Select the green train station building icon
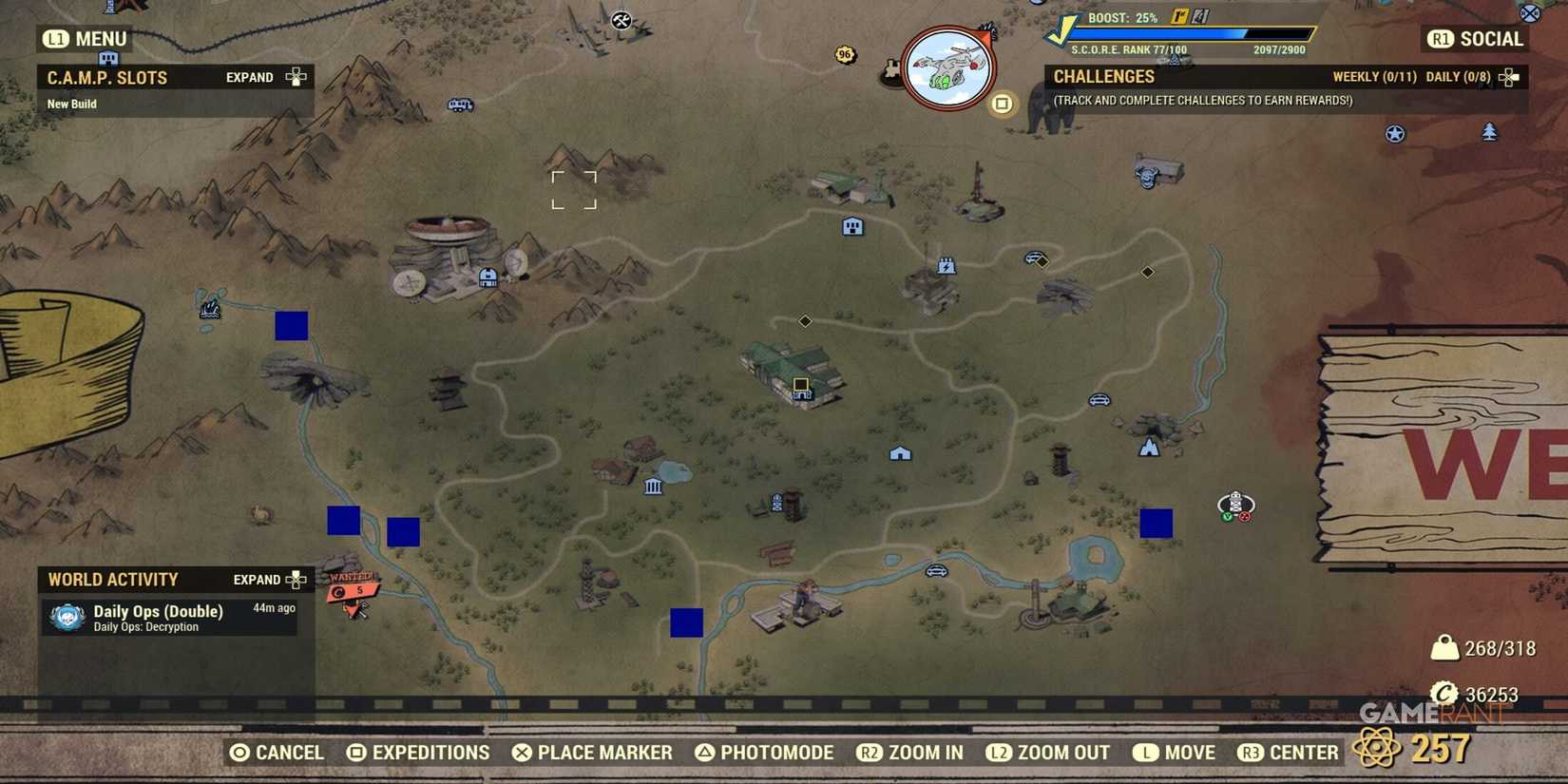The image size is (1568, 784). coord(794,371)
